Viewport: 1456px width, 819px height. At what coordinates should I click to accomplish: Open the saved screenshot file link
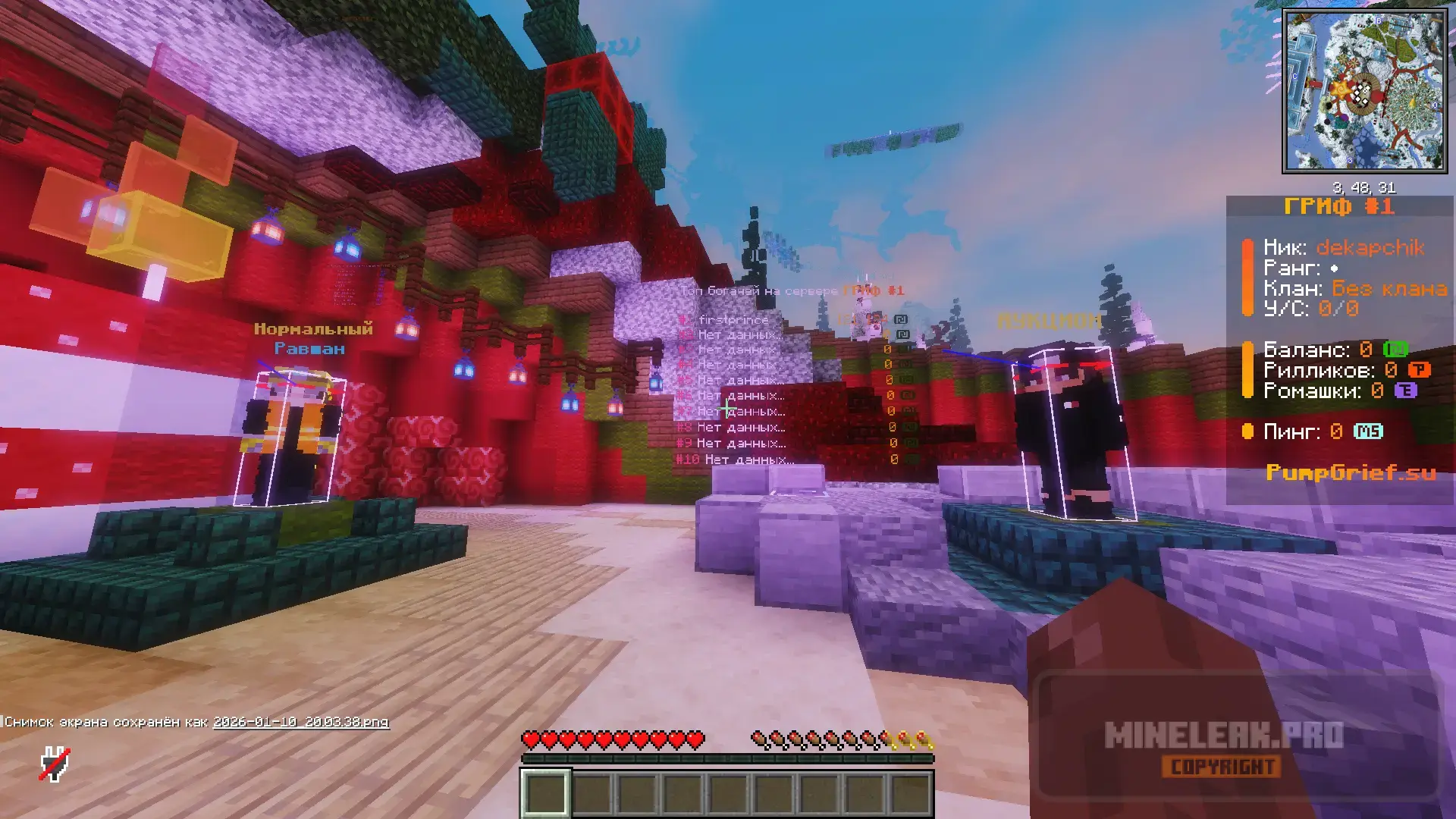(301, 722)
